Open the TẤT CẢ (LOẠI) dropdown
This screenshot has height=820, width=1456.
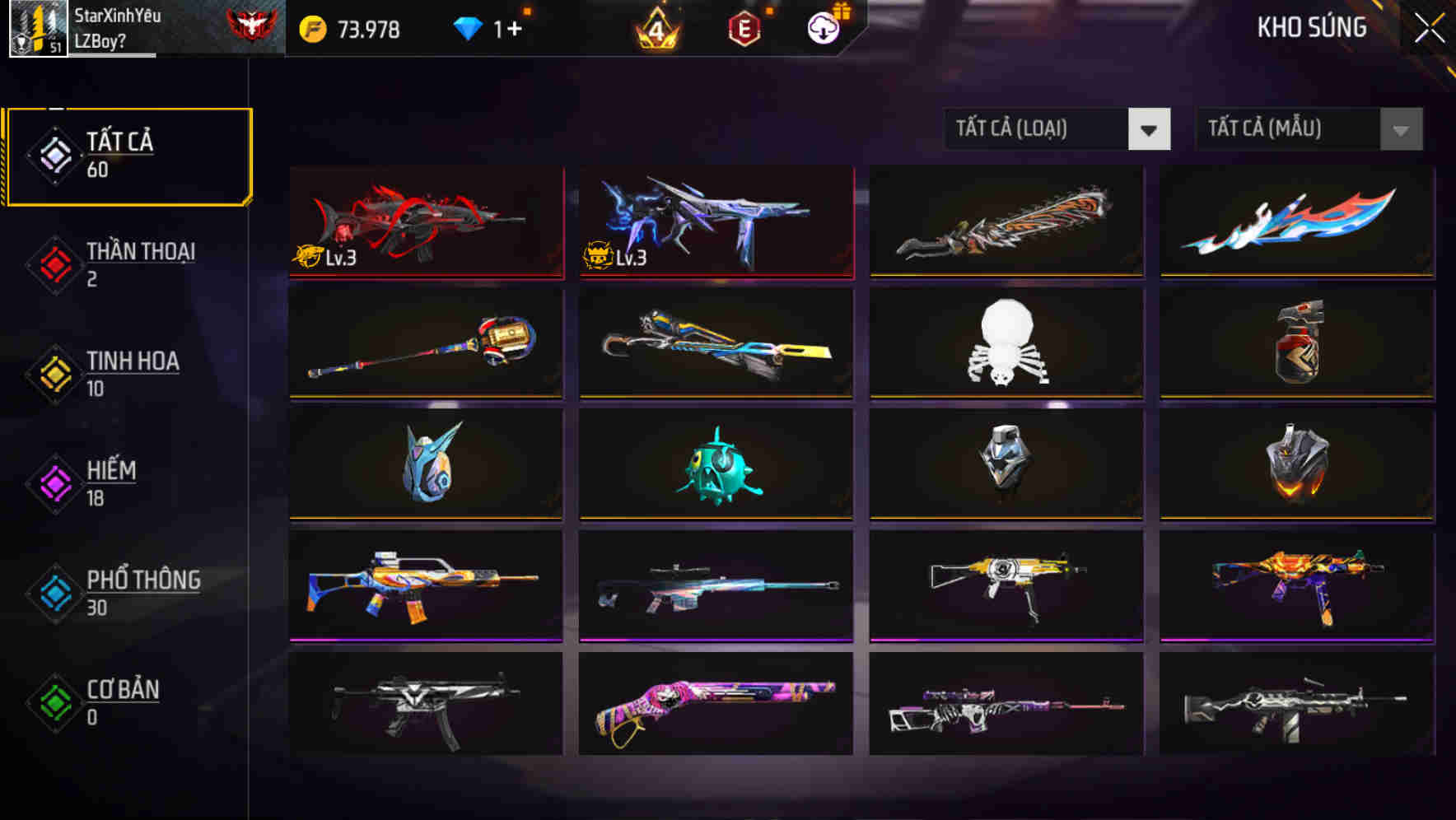pos(1056,129)
